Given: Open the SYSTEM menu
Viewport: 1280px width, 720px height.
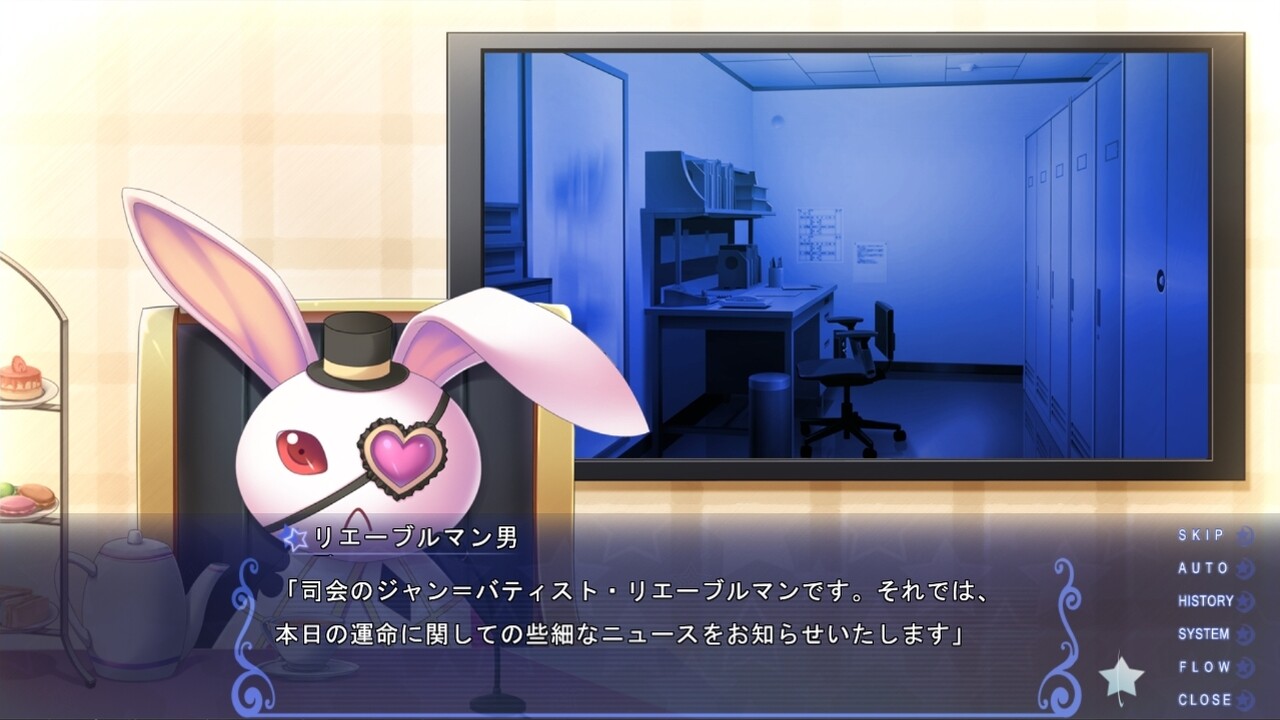Looking at the screenshot, I should click(x=1204, y=634).
